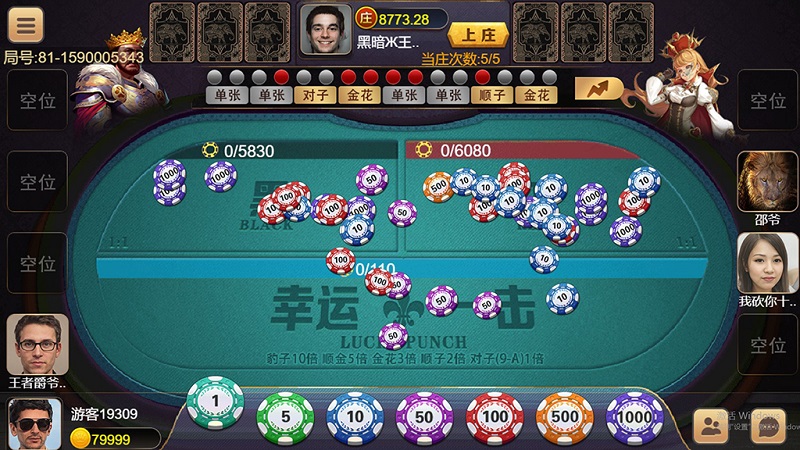Open your own 游客19309 avatar
Viewport: 800px width, 450px height.
pos(35,423)
